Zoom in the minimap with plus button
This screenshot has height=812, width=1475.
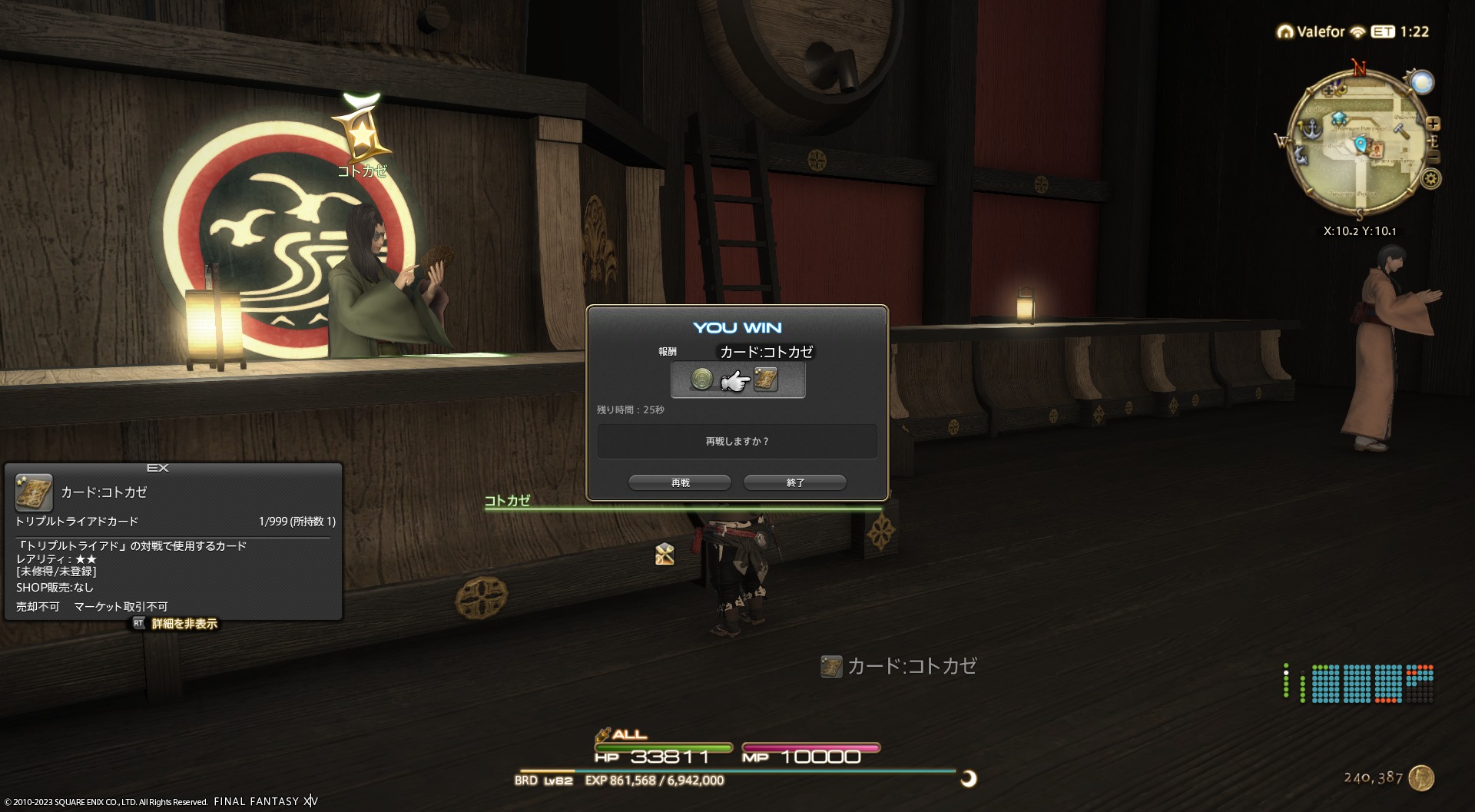pyautogui.click(x=1433, y=124)
